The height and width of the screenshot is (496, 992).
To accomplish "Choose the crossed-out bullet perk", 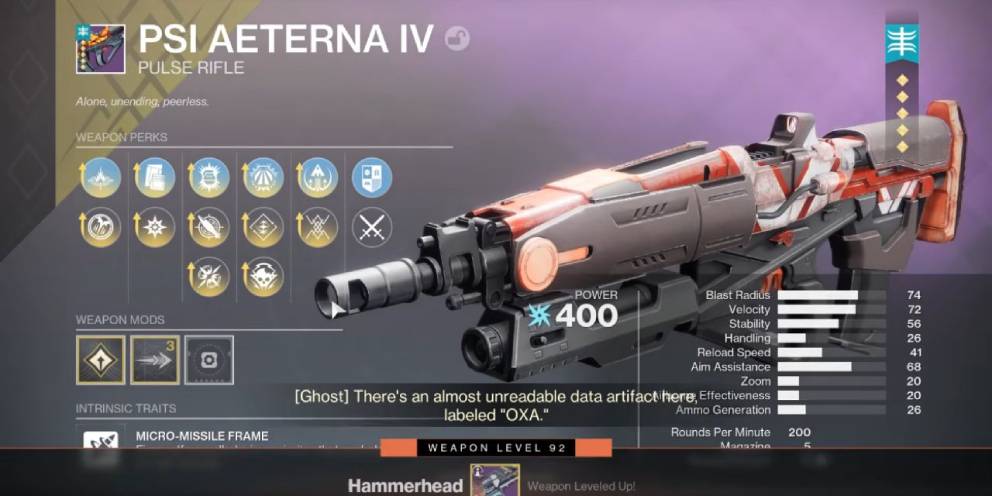I will [x=209, y=227].
